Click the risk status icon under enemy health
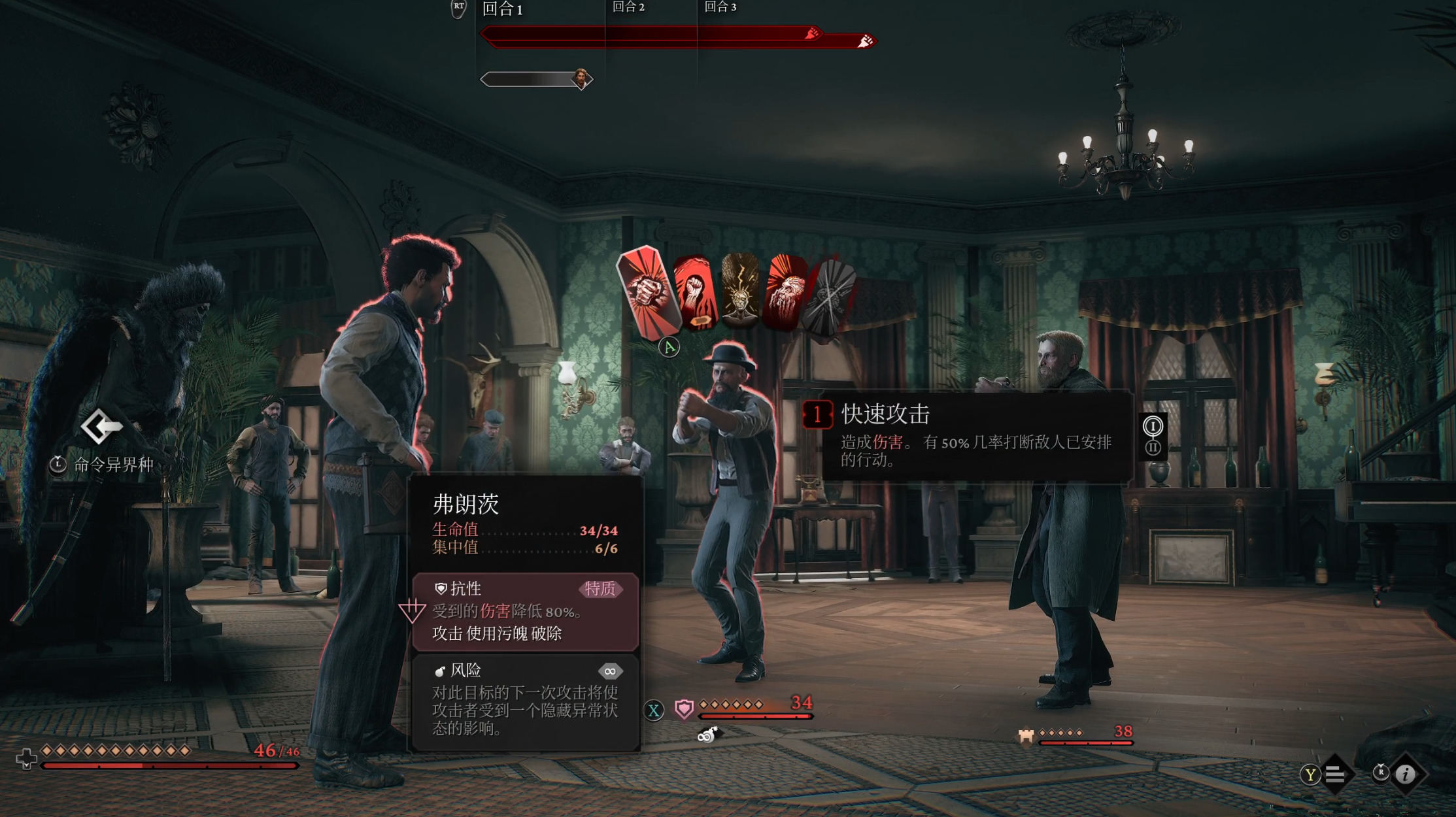This screenshot has width=1456, height=817. point(707,735)
